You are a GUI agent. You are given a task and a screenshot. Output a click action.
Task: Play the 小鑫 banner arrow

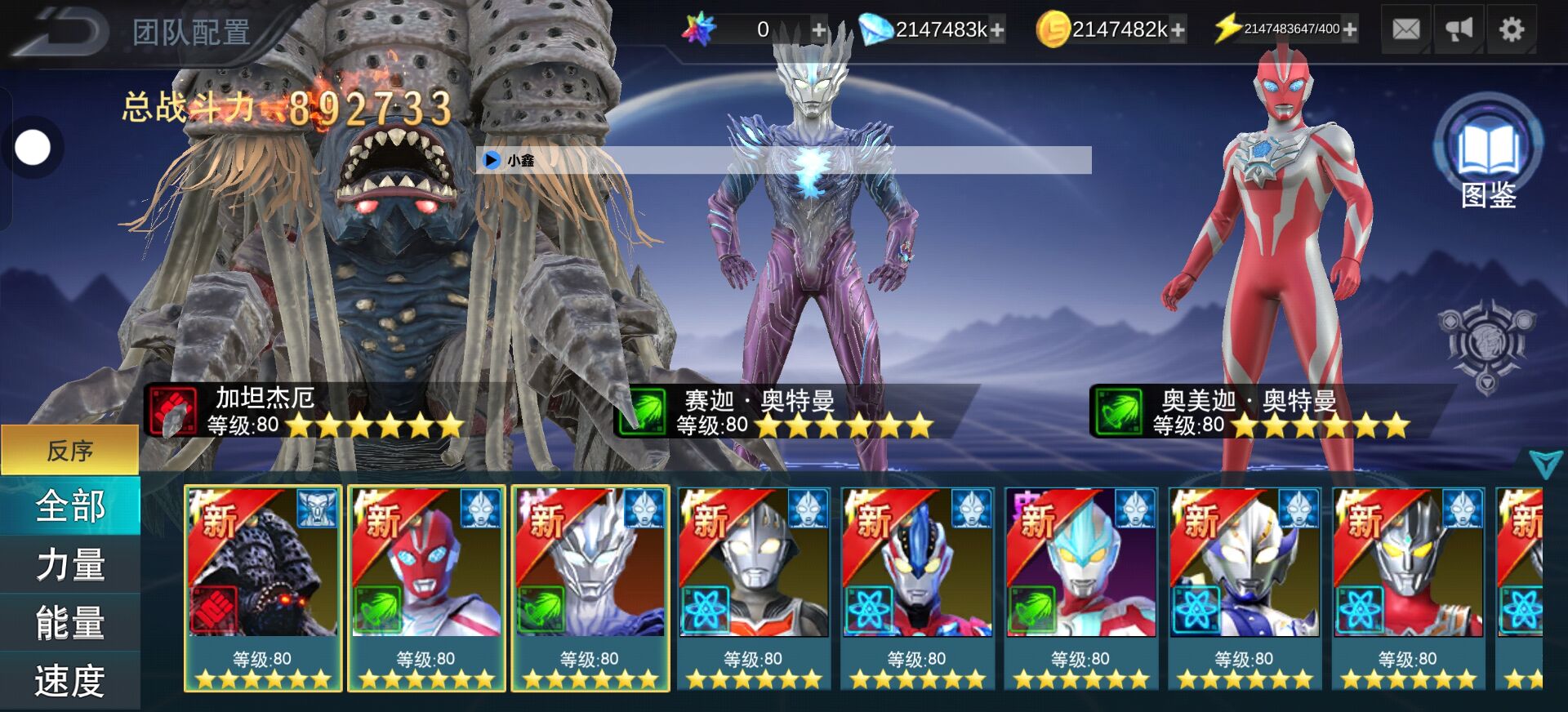click(492, 160)
